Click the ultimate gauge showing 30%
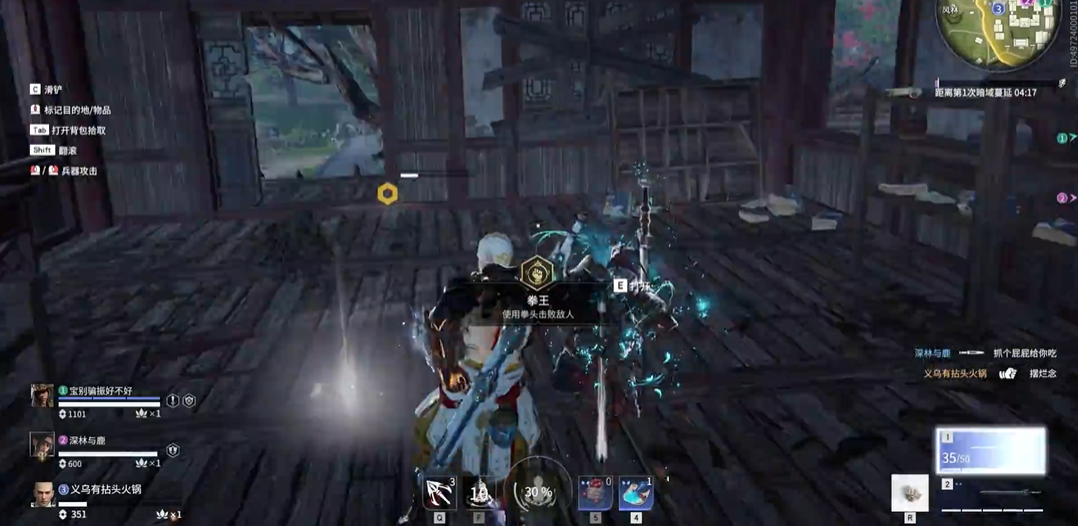This screenshot has width=1078, height=526. tap(538, 491)
